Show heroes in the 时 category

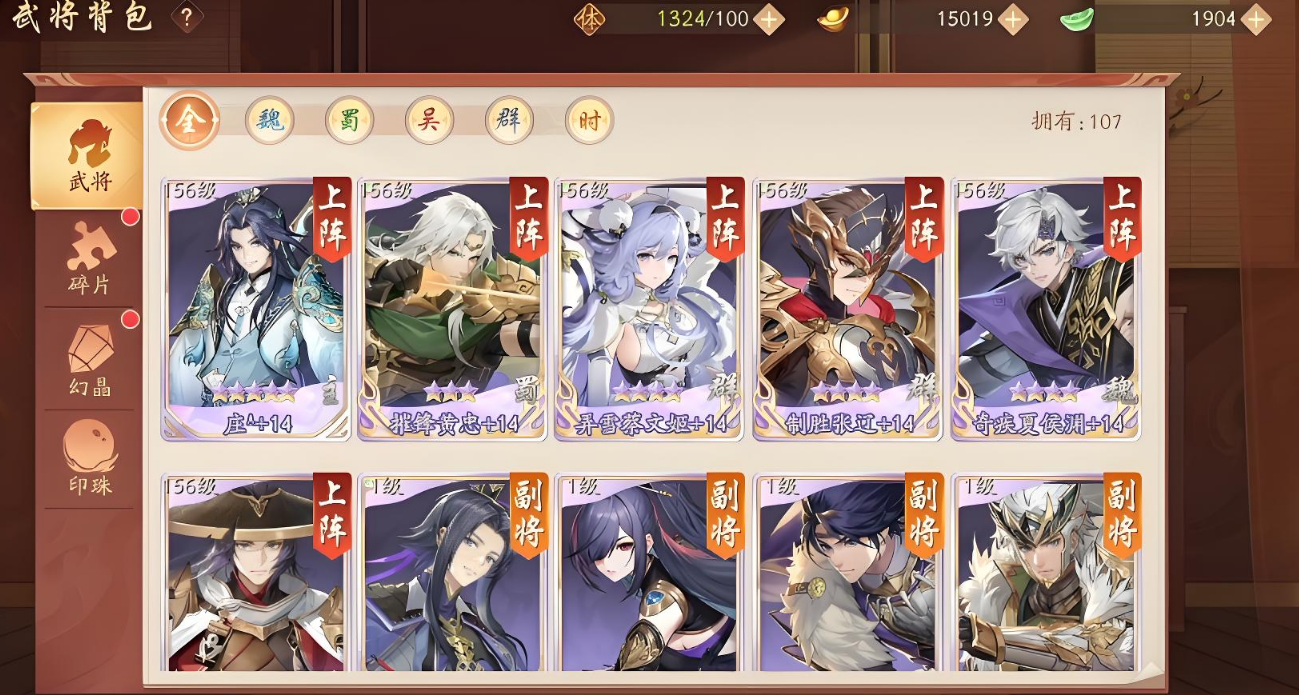[x=589, y=121]
